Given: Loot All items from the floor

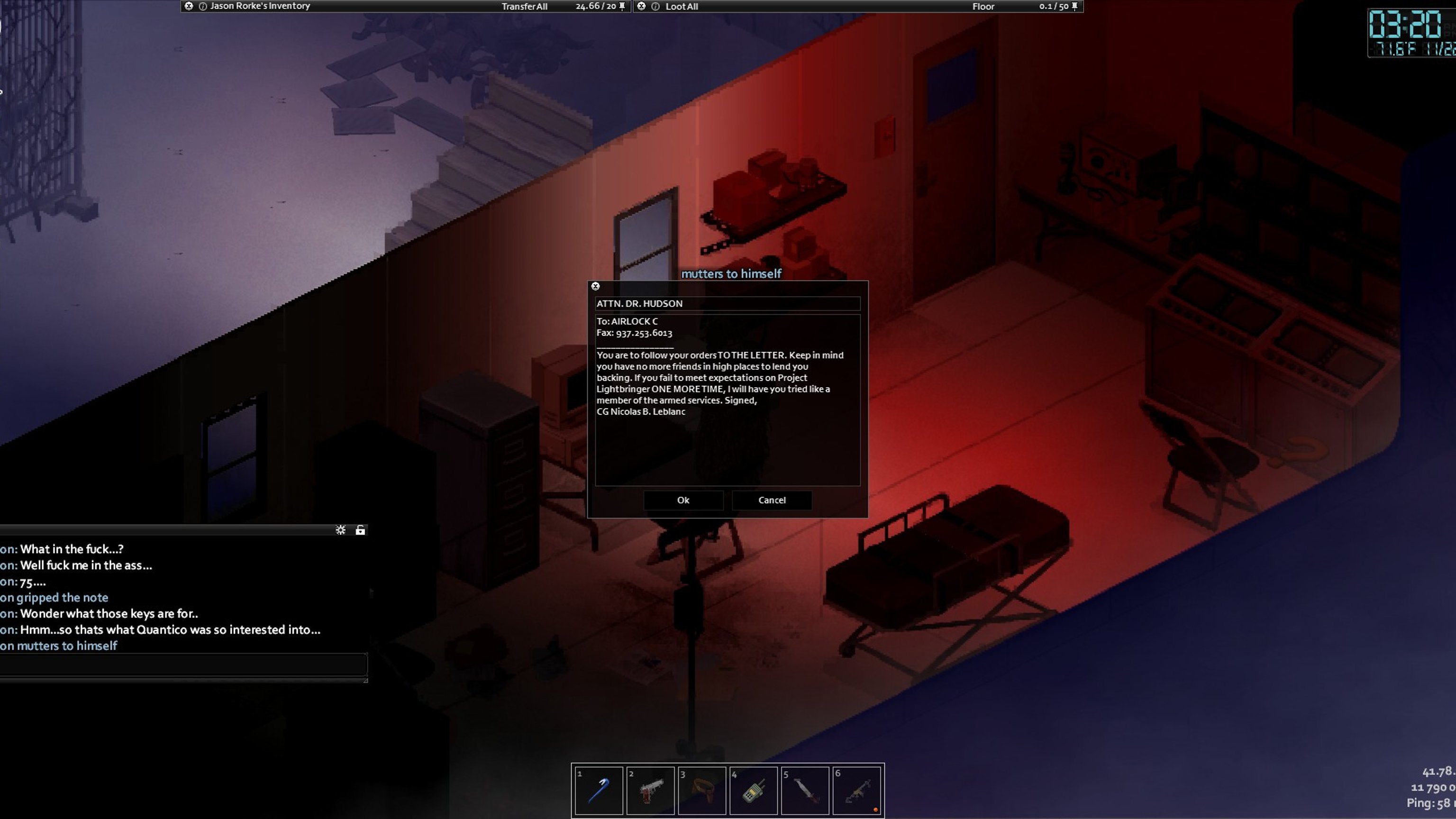Looking at the screenshot, I should click(681, 6).
